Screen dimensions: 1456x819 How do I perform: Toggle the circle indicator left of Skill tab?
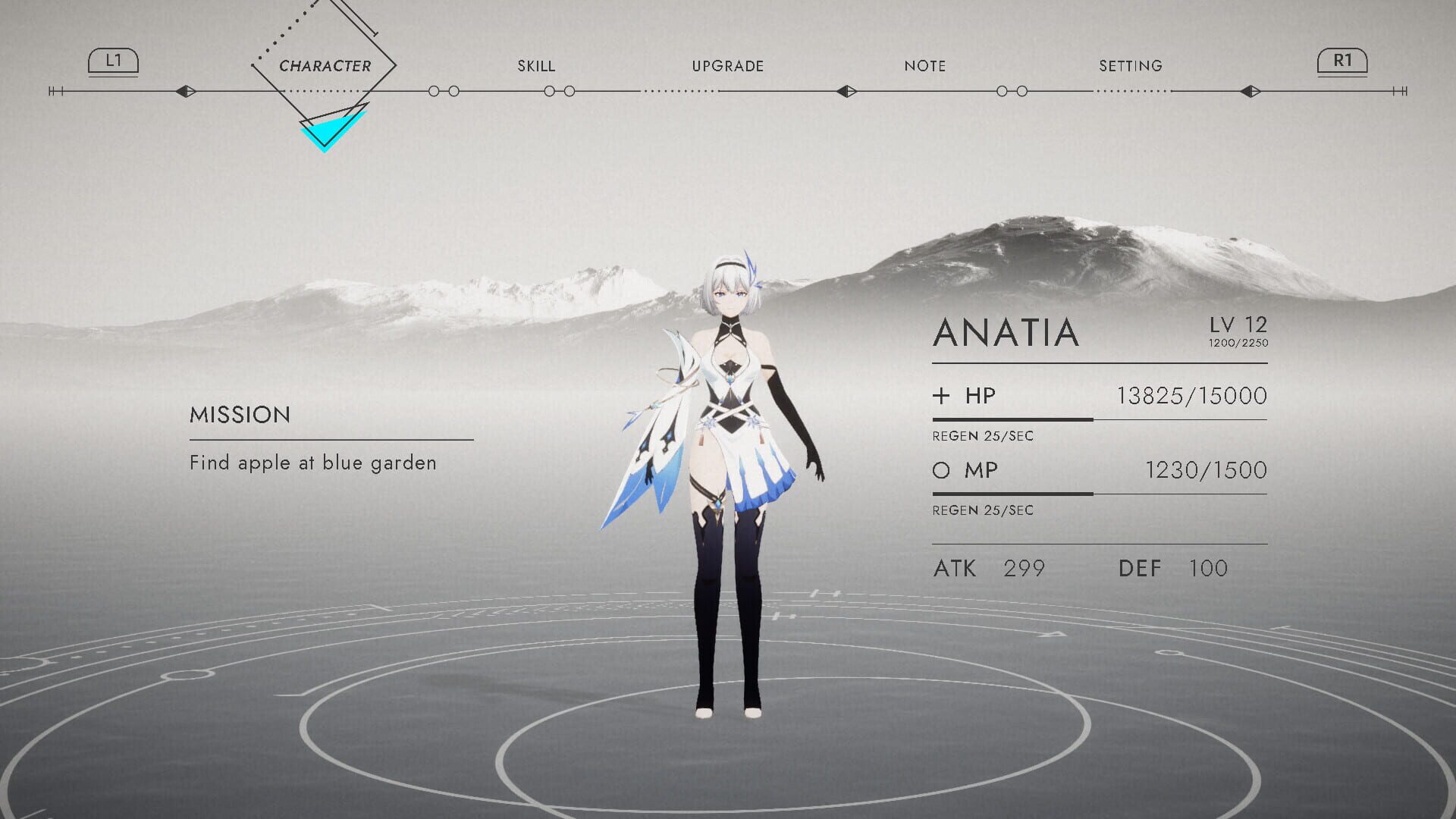coord(435,91)
